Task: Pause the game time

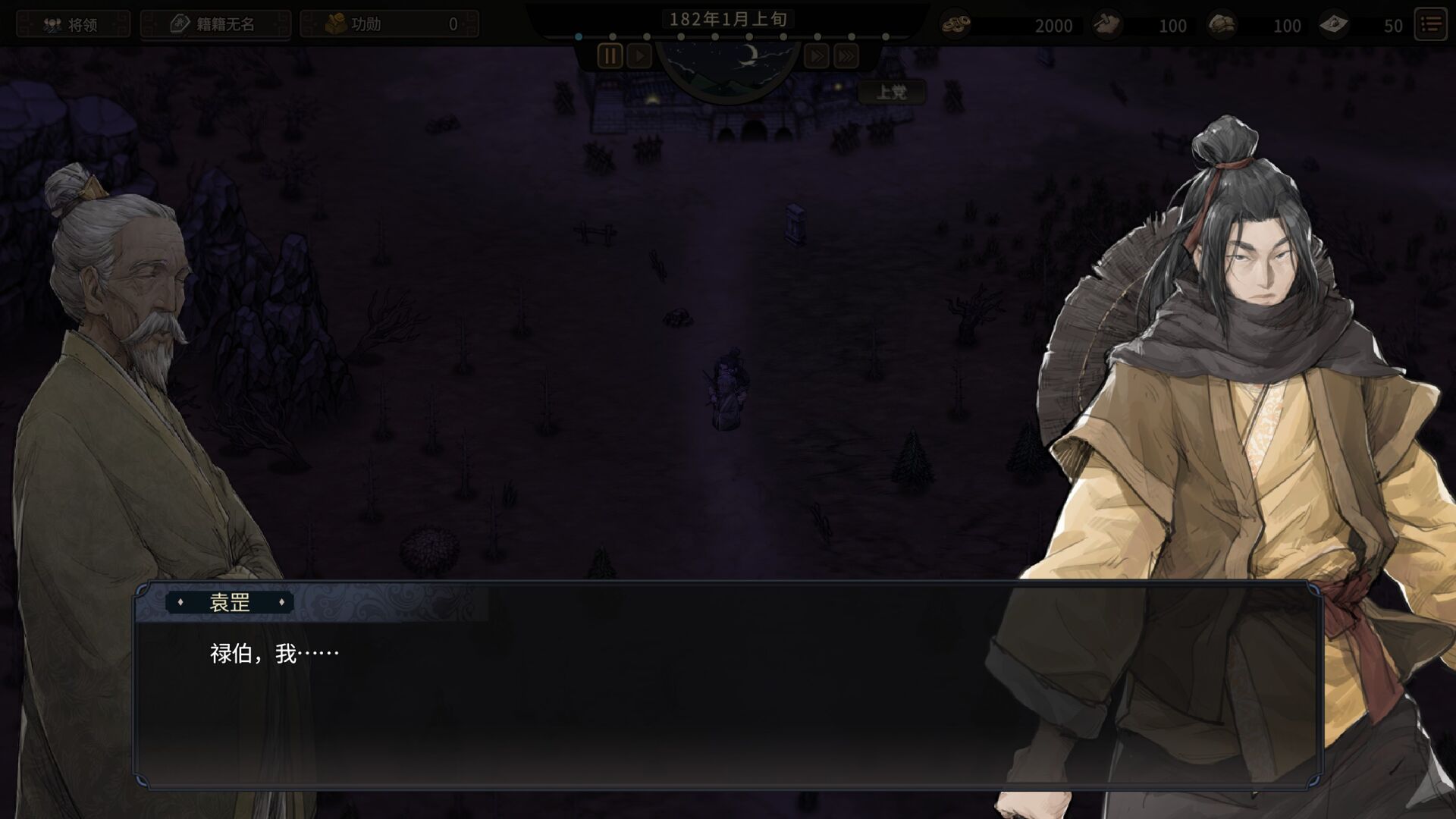Action: tap(610, 56)
